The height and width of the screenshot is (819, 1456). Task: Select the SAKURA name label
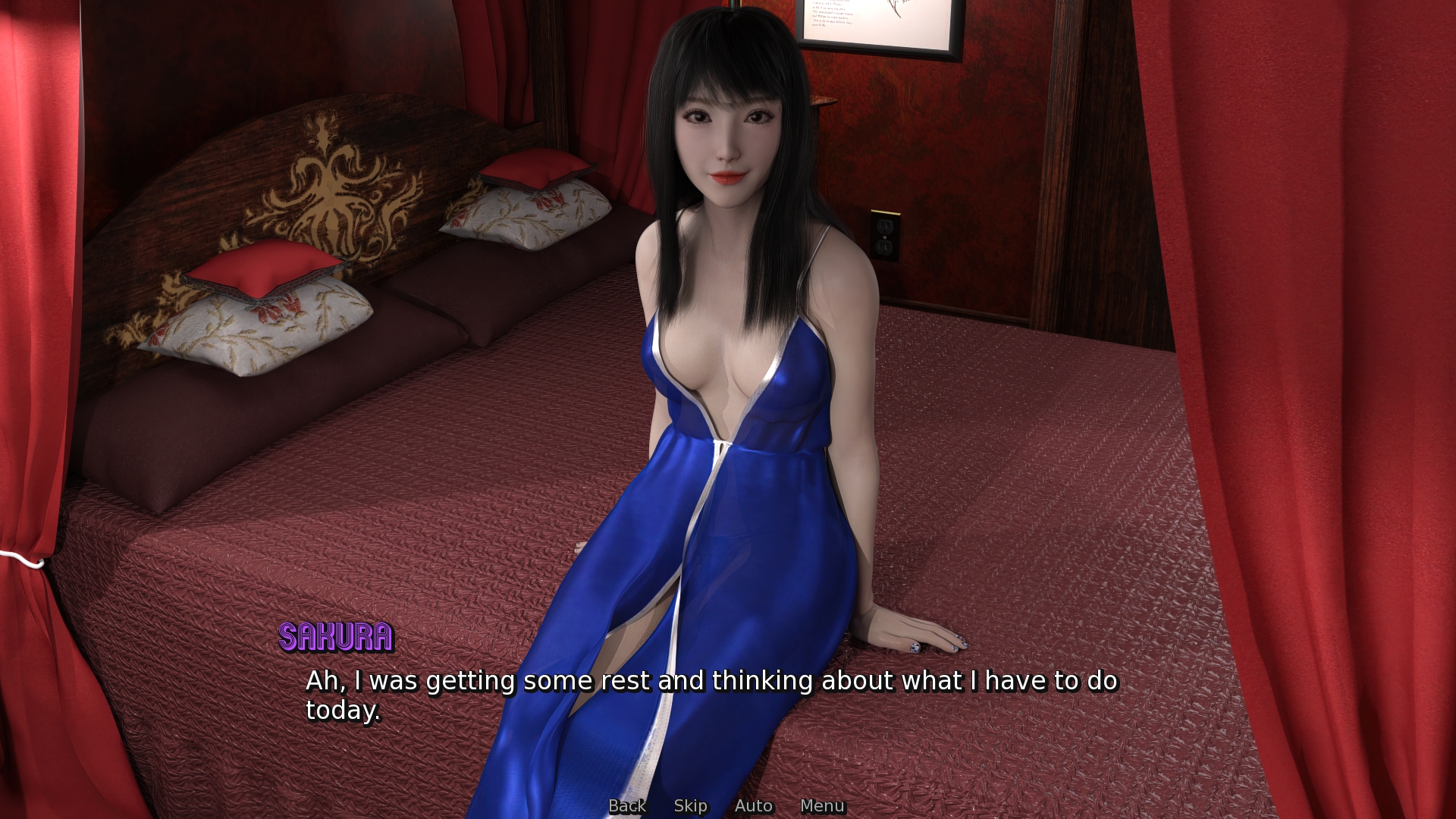[x=336, y=638]
